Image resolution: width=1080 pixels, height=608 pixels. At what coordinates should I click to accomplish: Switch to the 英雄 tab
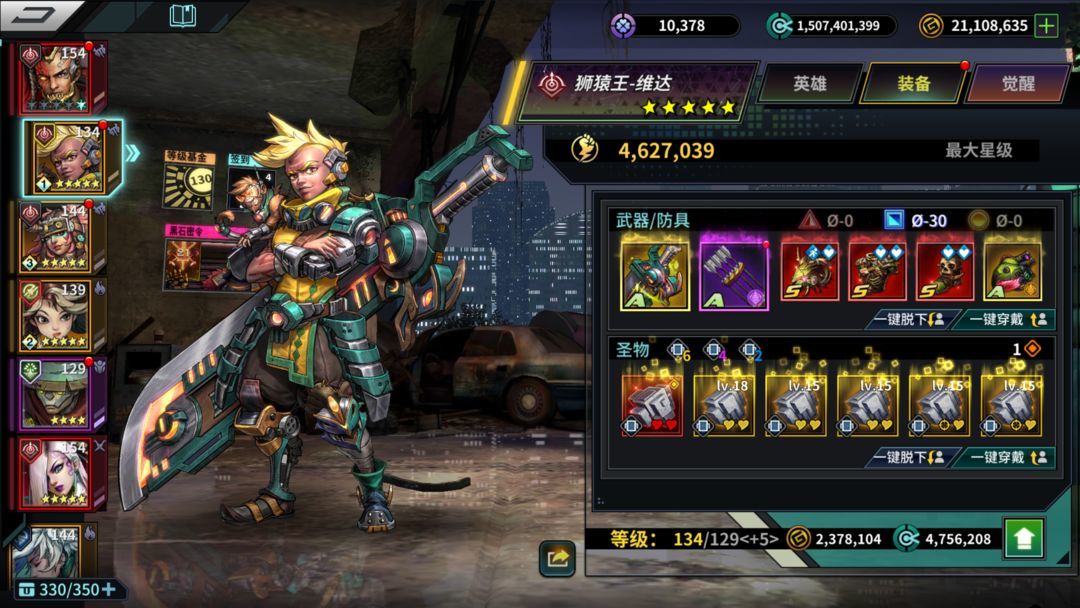(x=810, y=84)
